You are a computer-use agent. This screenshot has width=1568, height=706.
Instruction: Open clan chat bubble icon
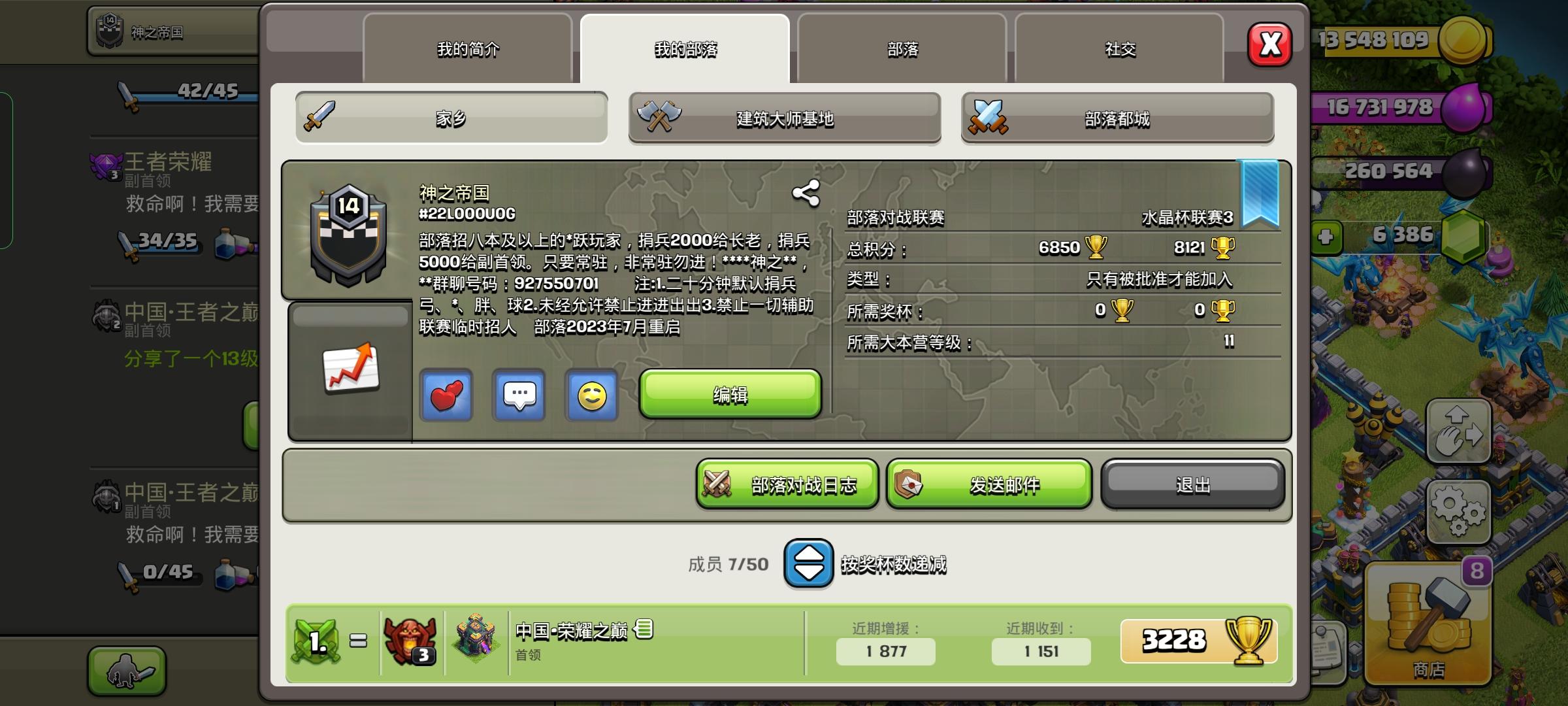(519, 395)
